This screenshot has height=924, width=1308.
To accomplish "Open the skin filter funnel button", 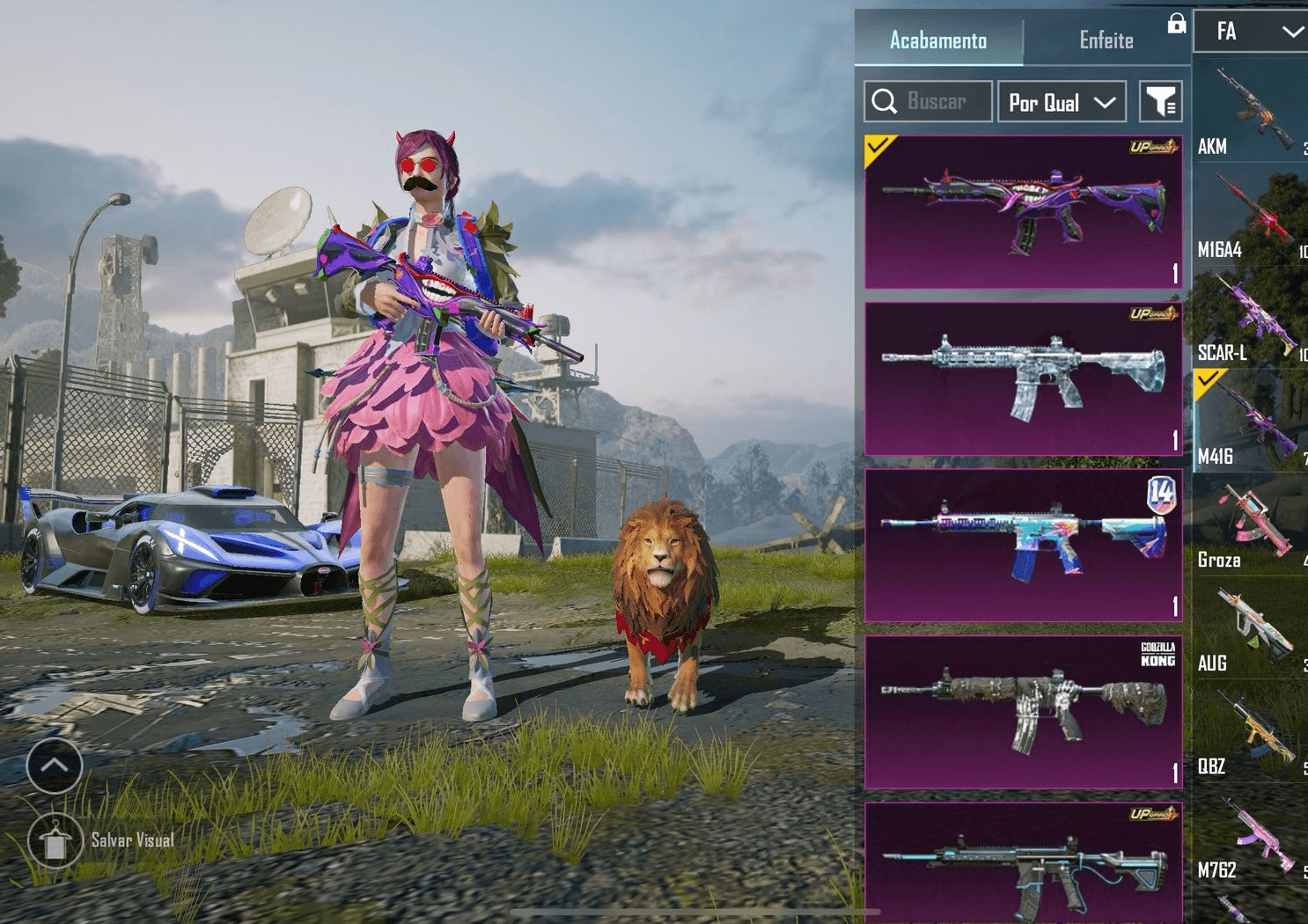I will click(1160, 102).
